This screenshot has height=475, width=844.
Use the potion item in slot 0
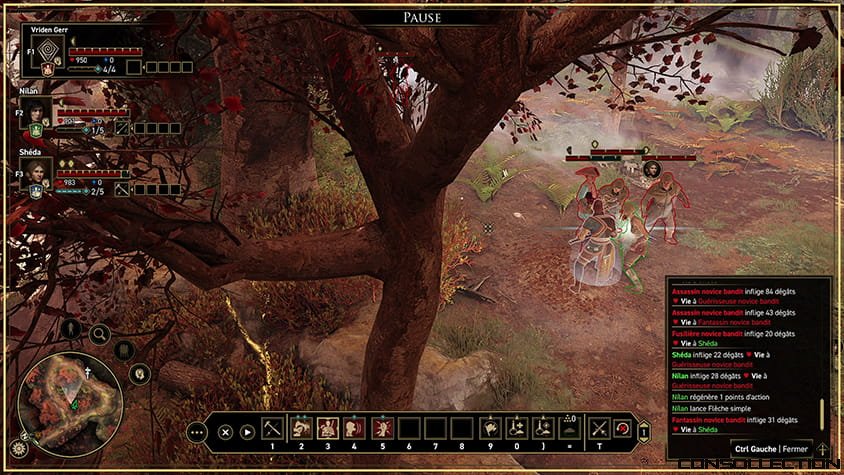coord(517,428)
